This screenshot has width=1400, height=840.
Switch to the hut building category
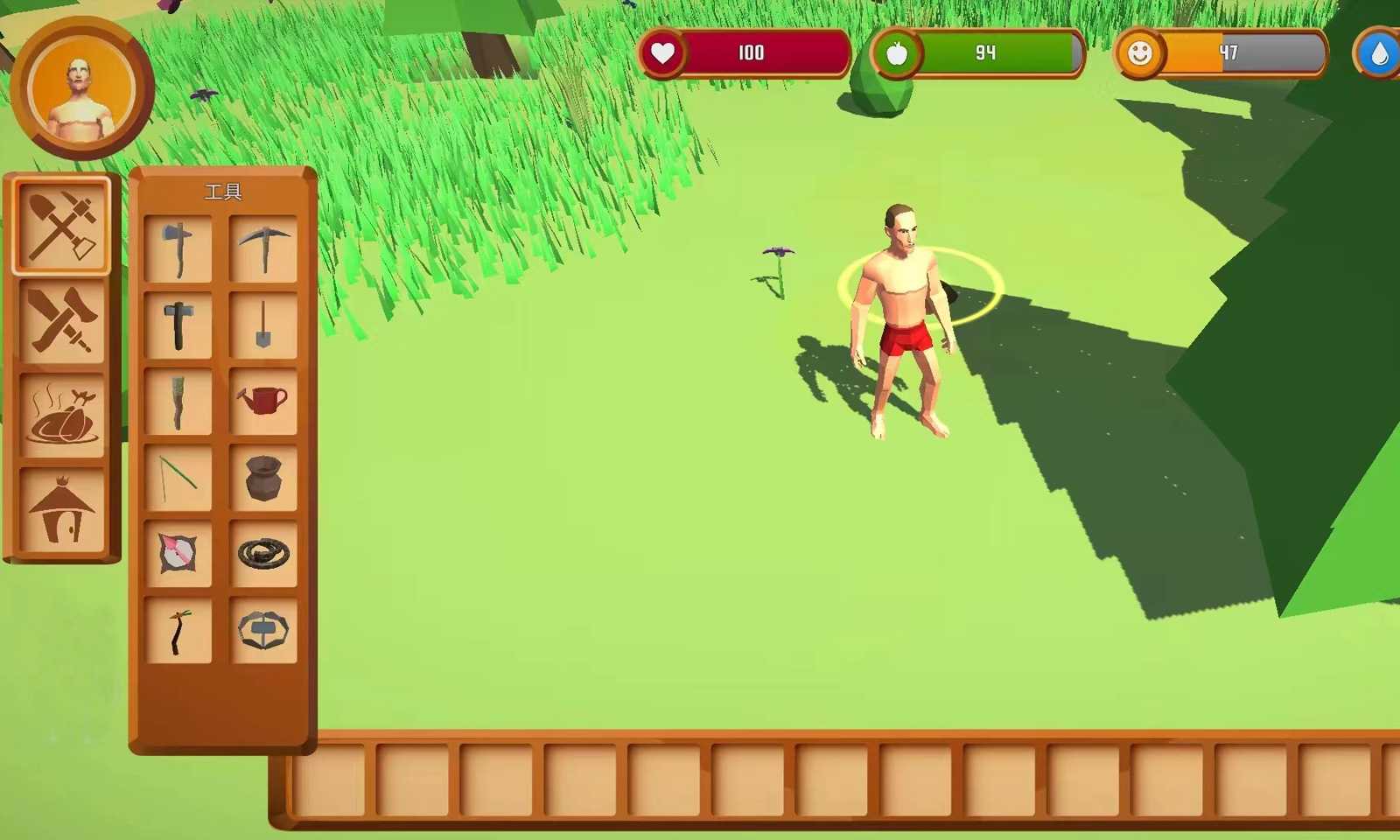coord(61,509)
